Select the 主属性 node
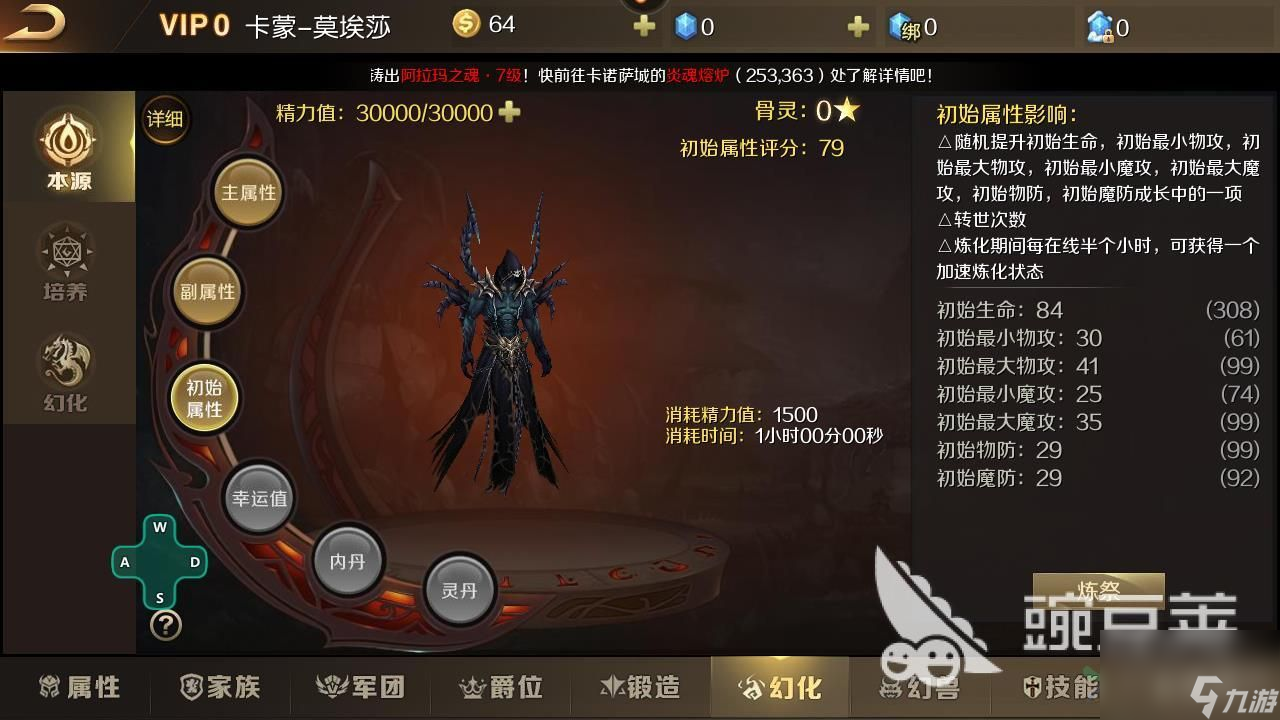This screenshot has height=720, width=1280. [248, 191]
